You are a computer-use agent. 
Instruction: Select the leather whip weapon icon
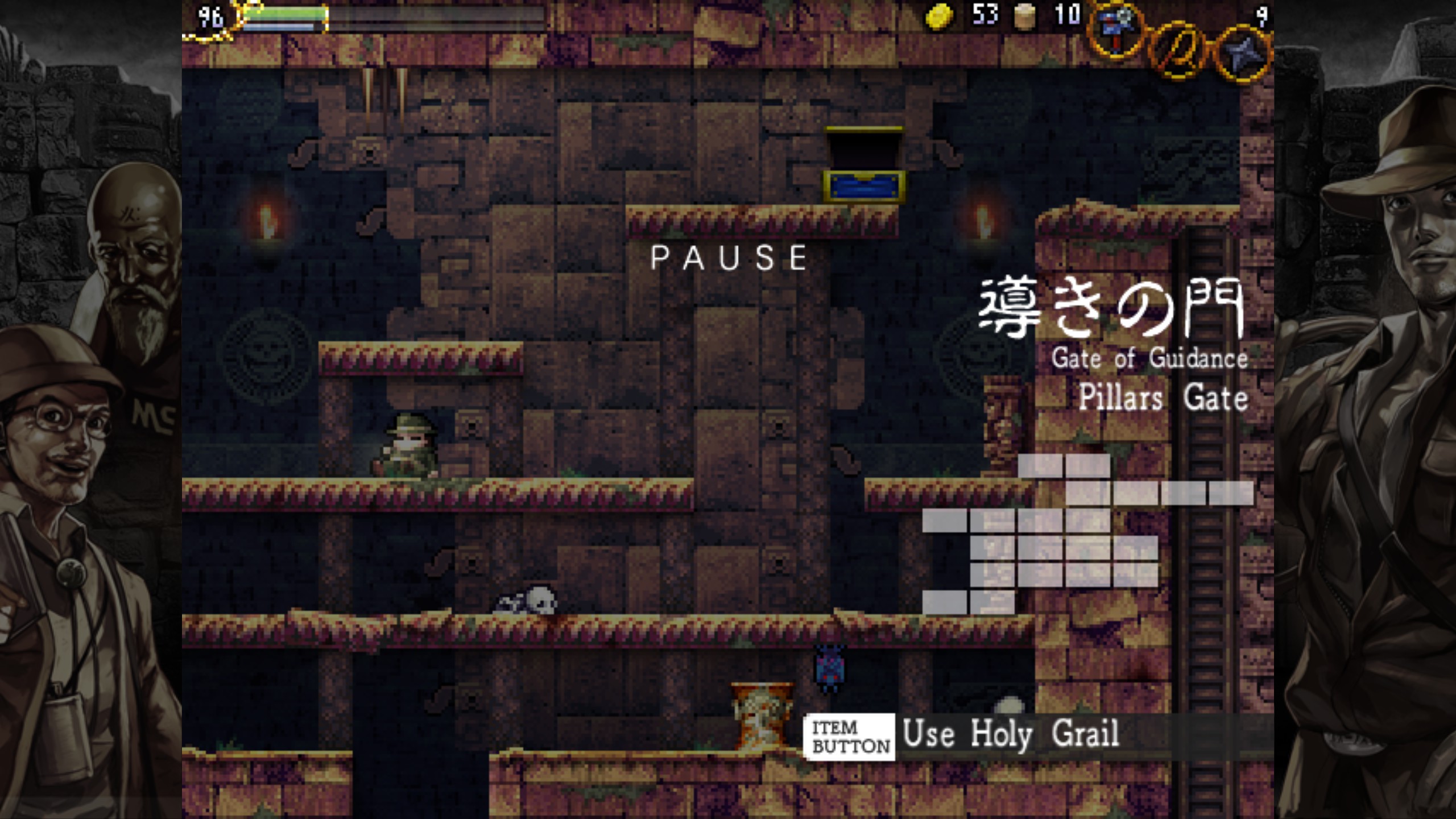coord(1178,50)
